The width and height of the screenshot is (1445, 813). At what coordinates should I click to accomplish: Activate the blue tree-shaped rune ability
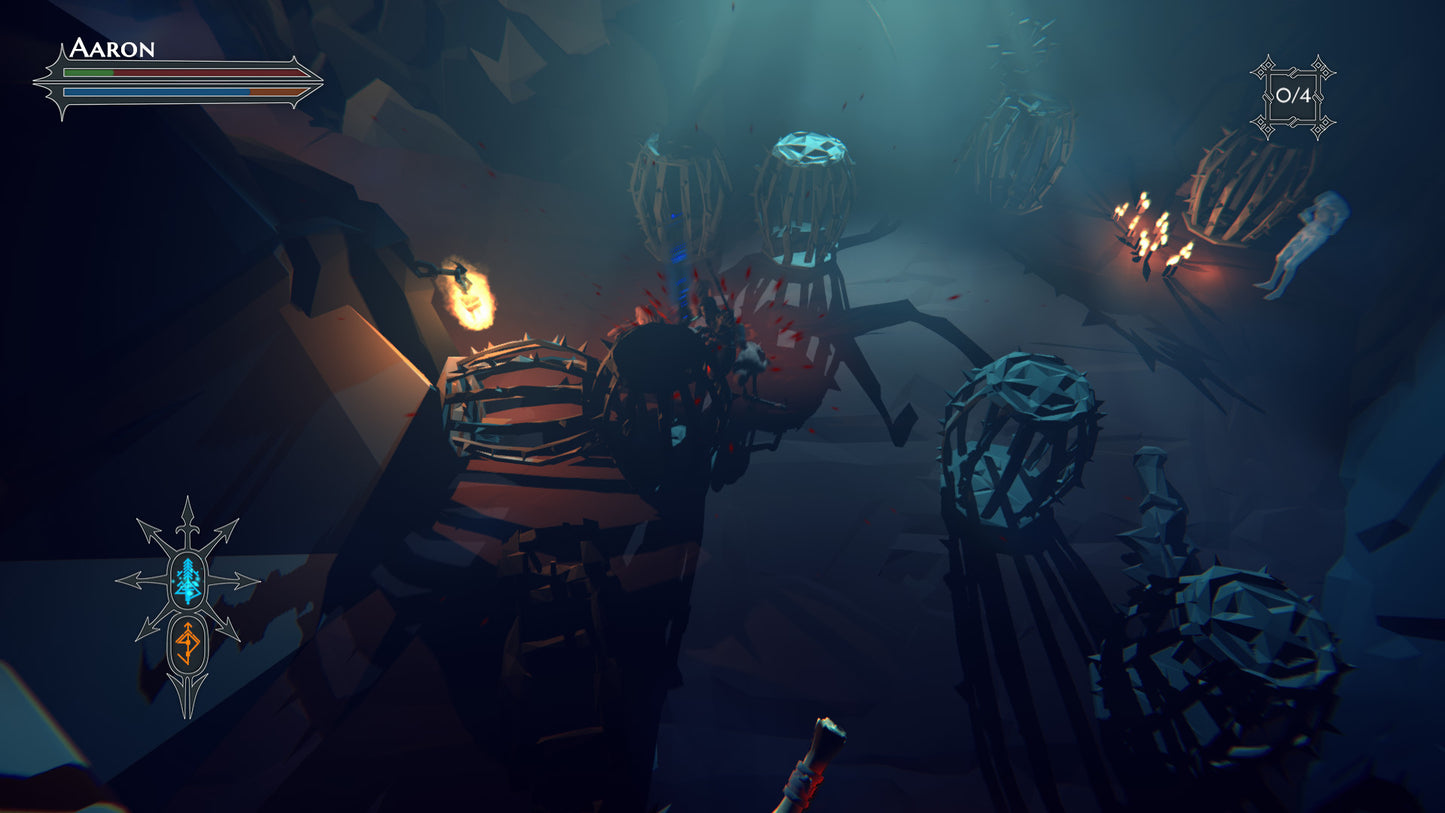point(188,580)
